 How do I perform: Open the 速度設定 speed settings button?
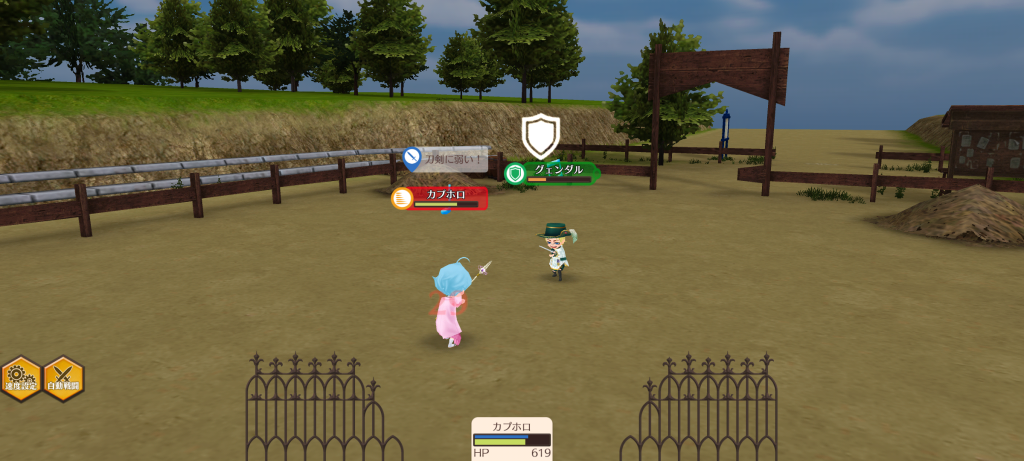[20, 379]
